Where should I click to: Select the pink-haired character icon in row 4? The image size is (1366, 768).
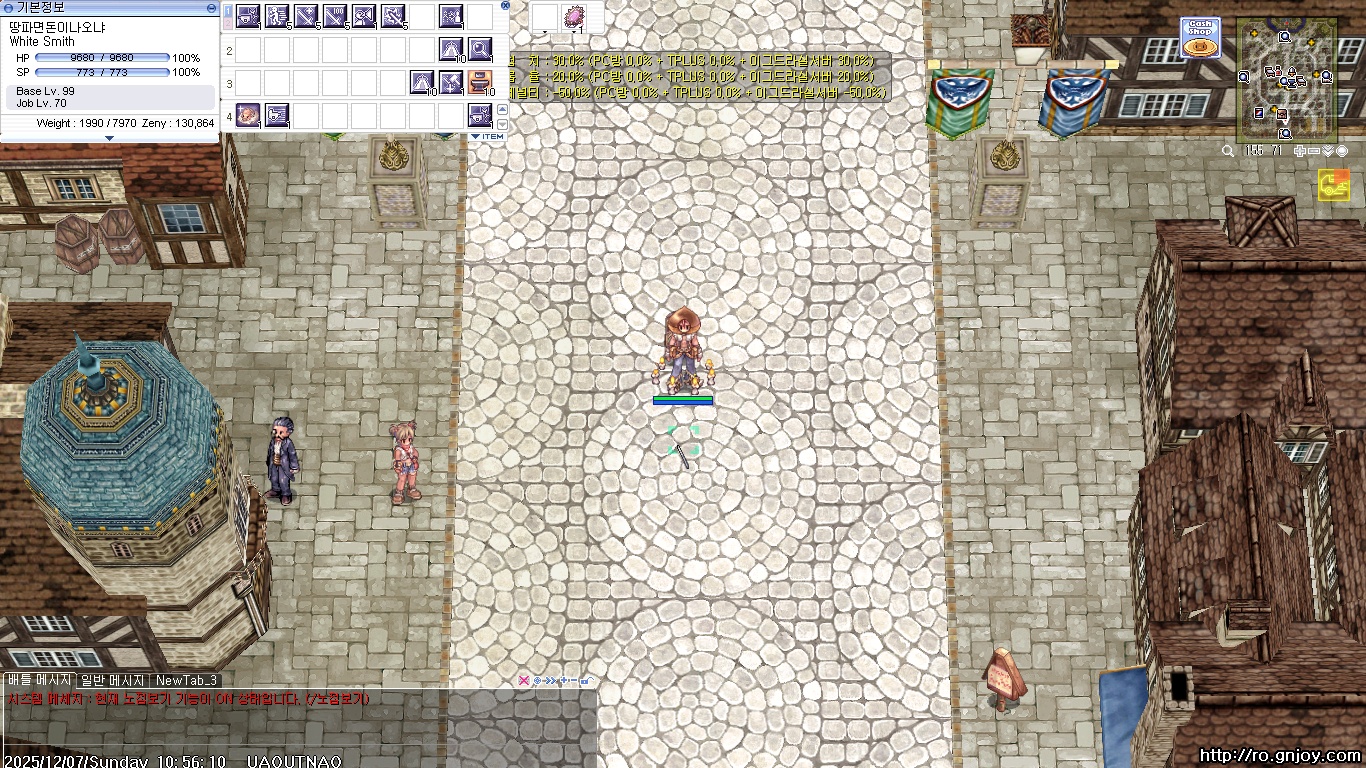[x=248, y=114]
